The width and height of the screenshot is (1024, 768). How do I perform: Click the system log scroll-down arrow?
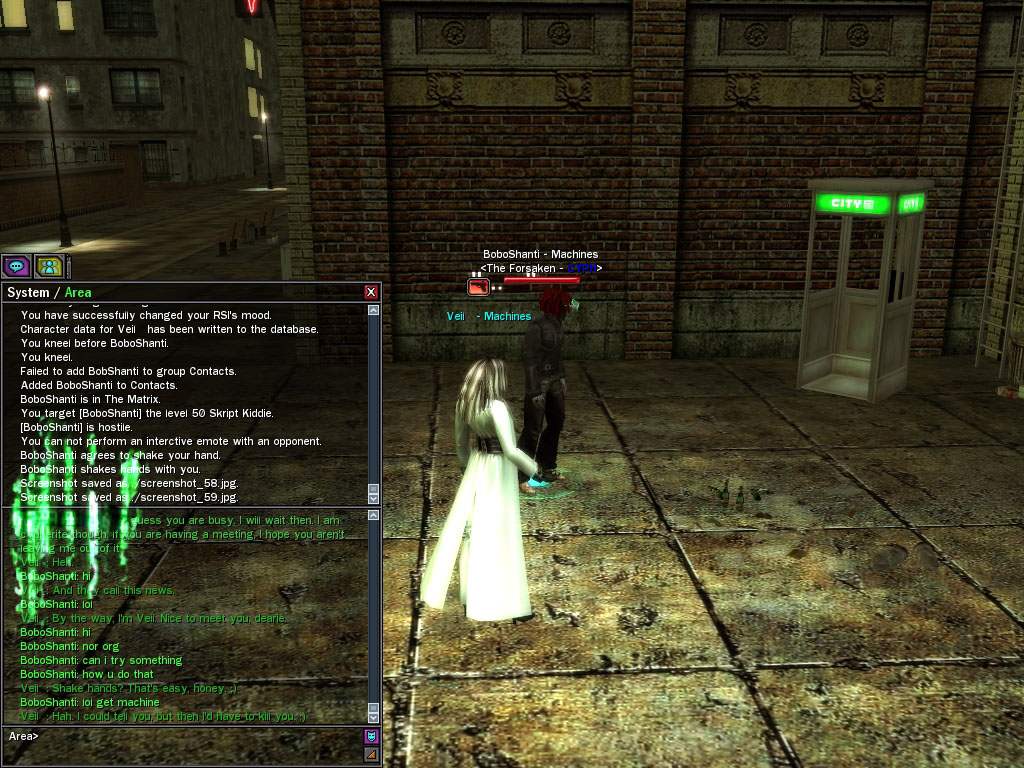(x=374, y=497)
